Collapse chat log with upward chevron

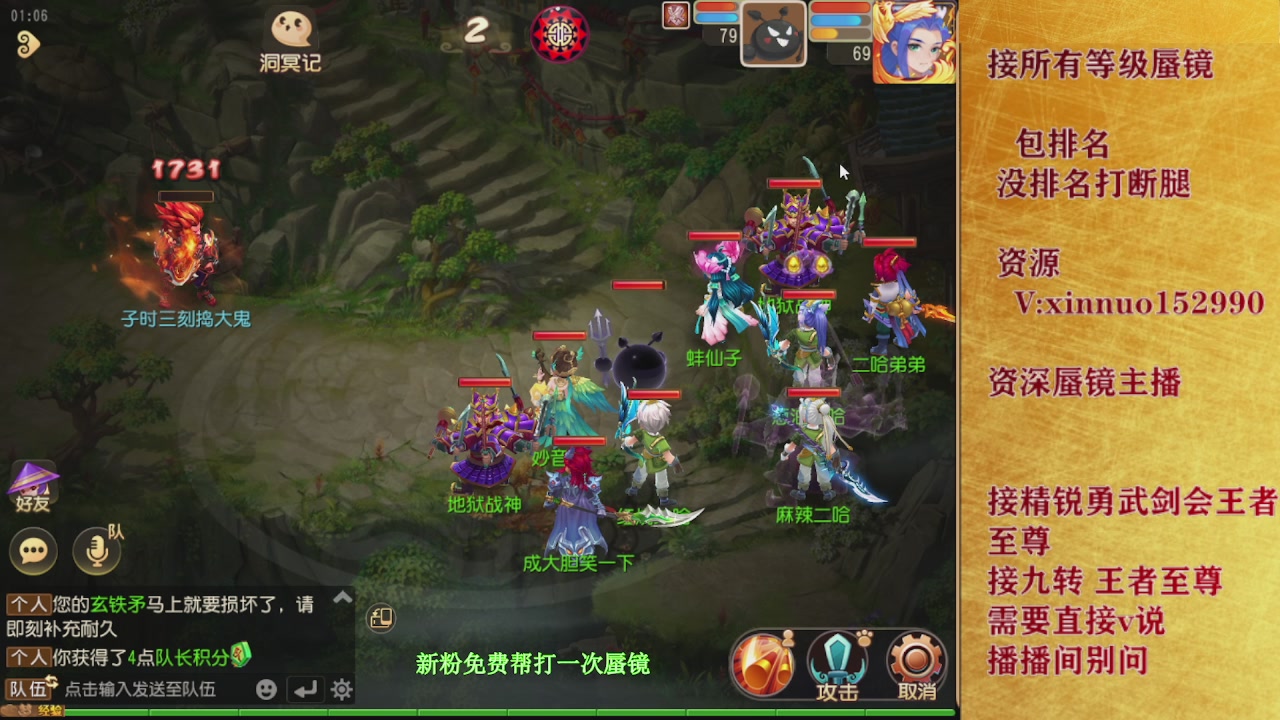(x=344, y=597)
